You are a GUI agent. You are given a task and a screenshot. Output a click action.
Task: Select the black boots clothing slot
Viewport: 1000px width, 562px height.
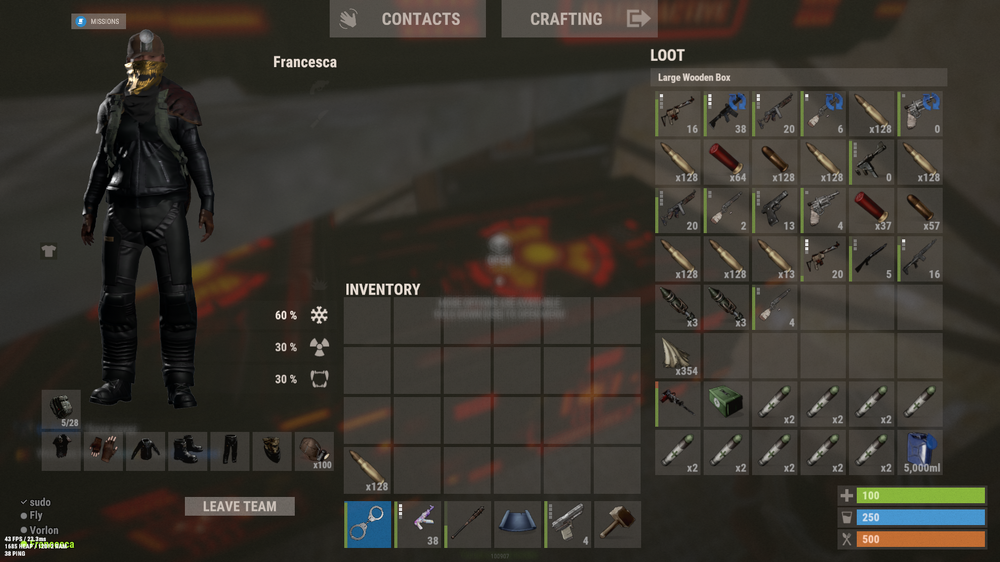click(x=188, y=451)
